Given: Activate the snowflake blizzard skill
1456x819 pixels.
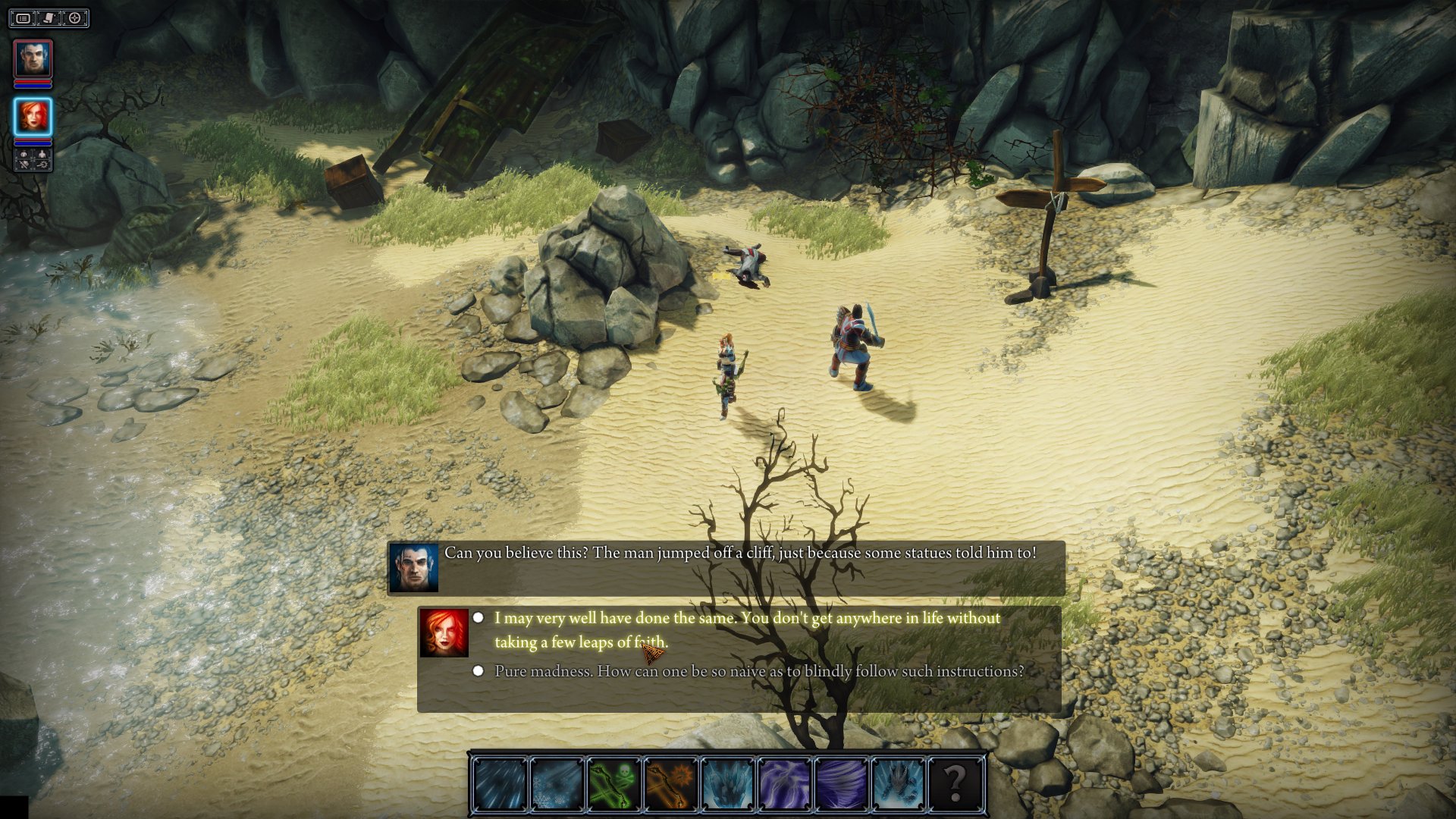Looking at the screenshot, I should [557, 783].
